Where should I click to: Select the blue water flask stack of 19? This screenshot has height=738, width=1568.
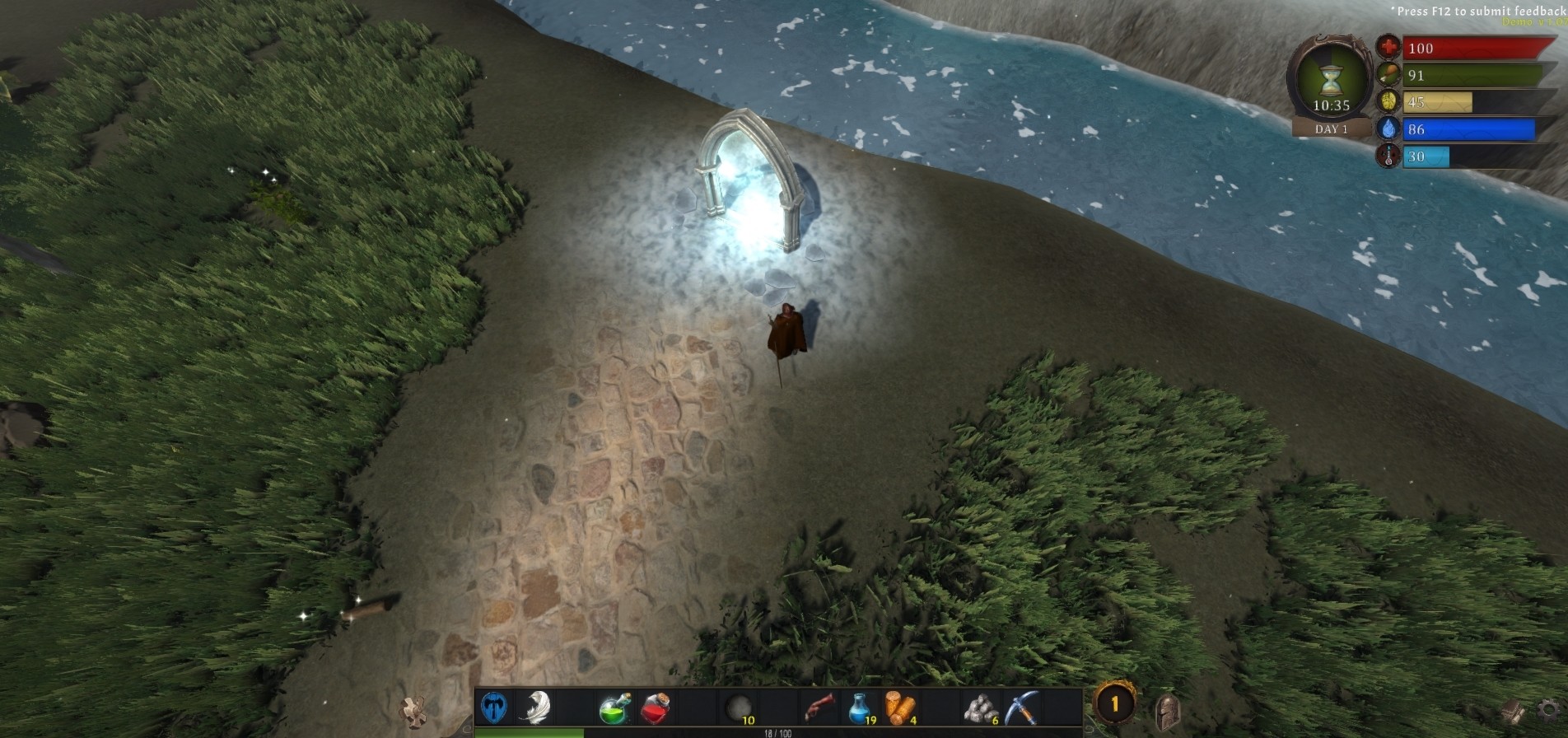(x=860, y=708)
